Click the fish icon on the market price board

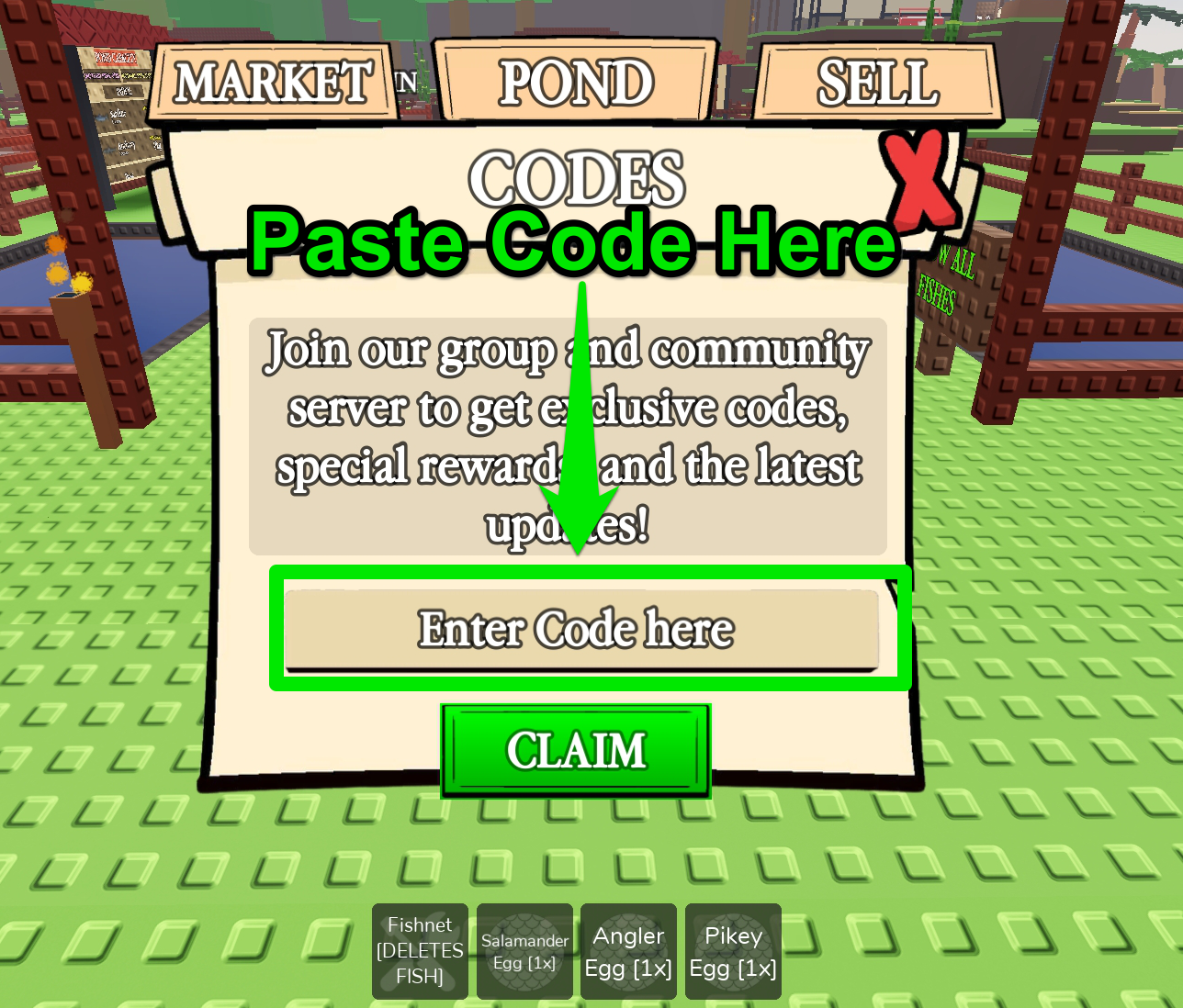click(101, 118)
